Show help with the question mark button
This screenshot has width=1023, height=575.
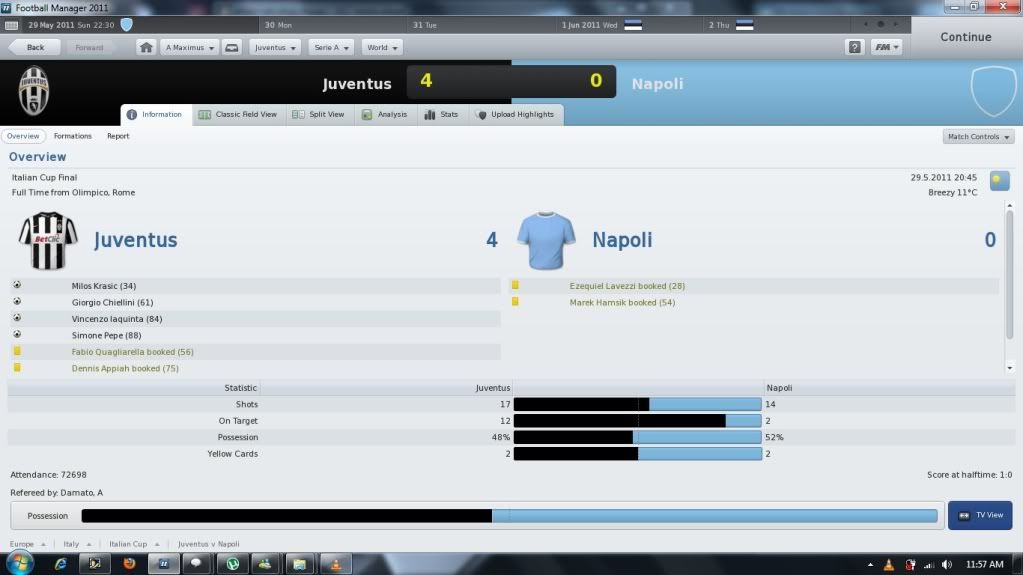tap(854, 47)
